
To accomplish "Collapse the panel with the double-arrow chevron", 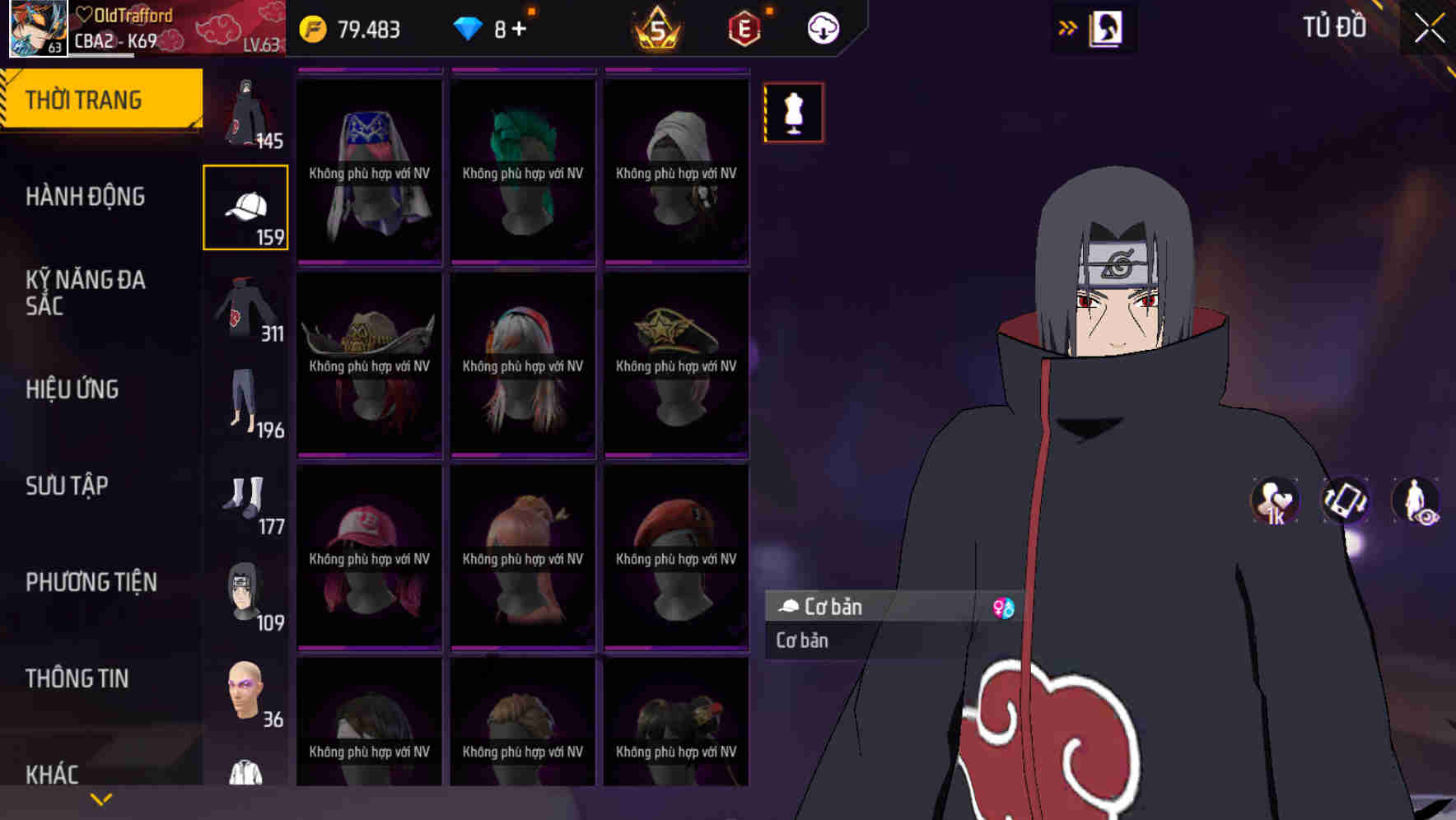I will (1068, 27).
